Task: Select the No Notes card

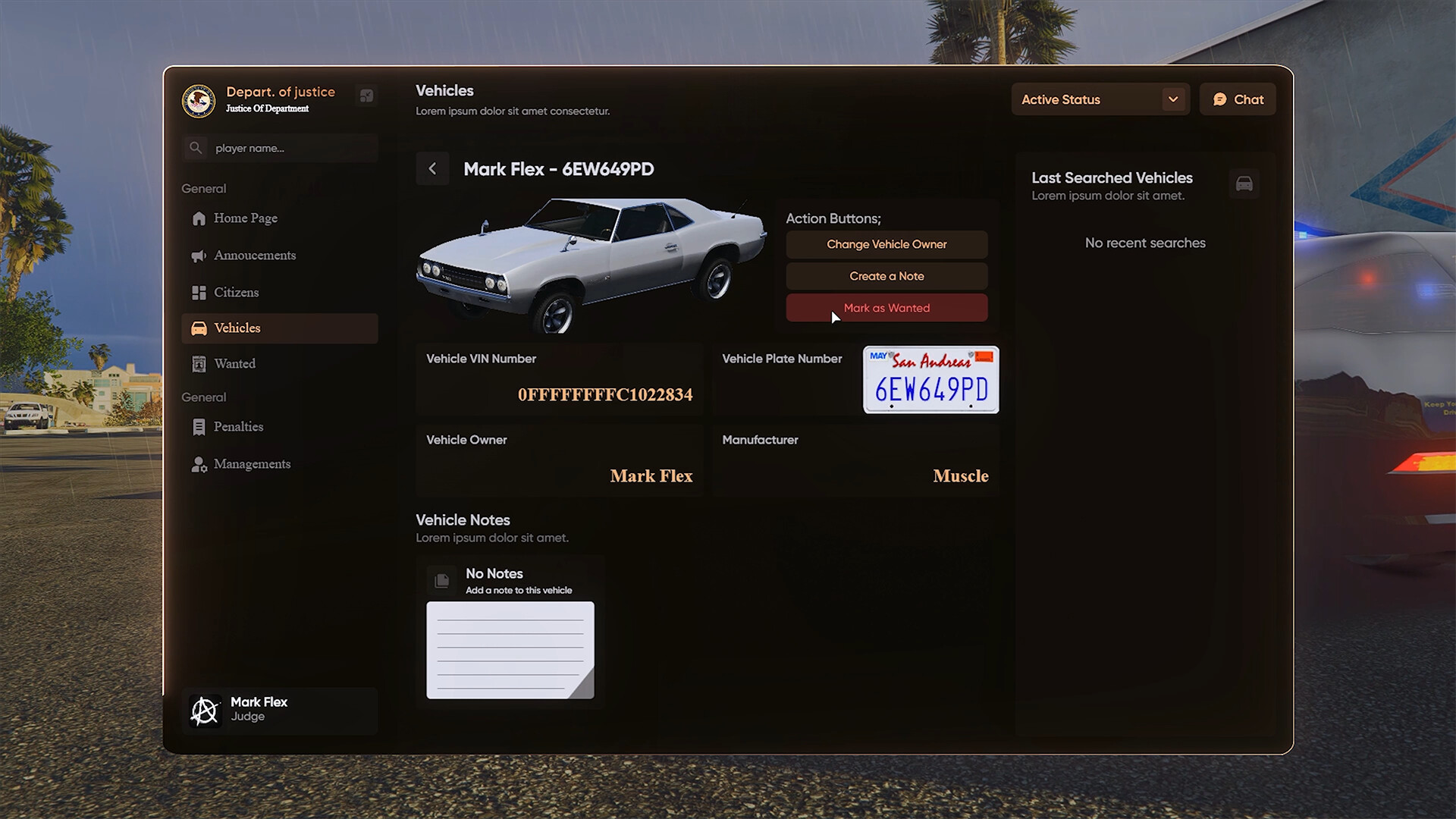Action: [510, 631]
